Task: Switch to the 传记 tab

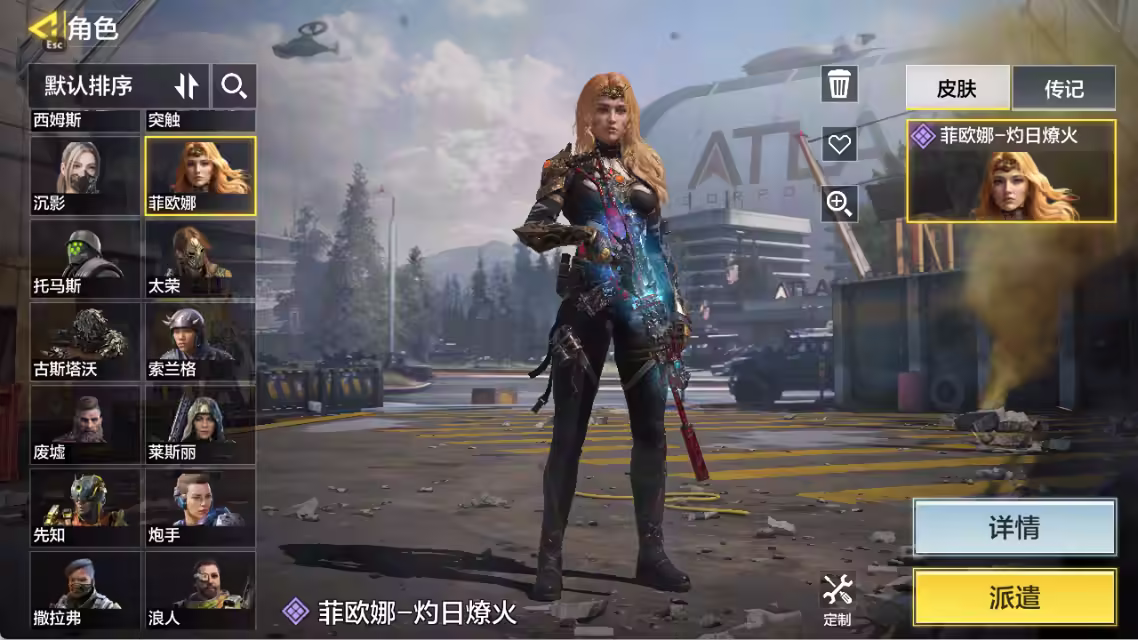Action: 1064,88
